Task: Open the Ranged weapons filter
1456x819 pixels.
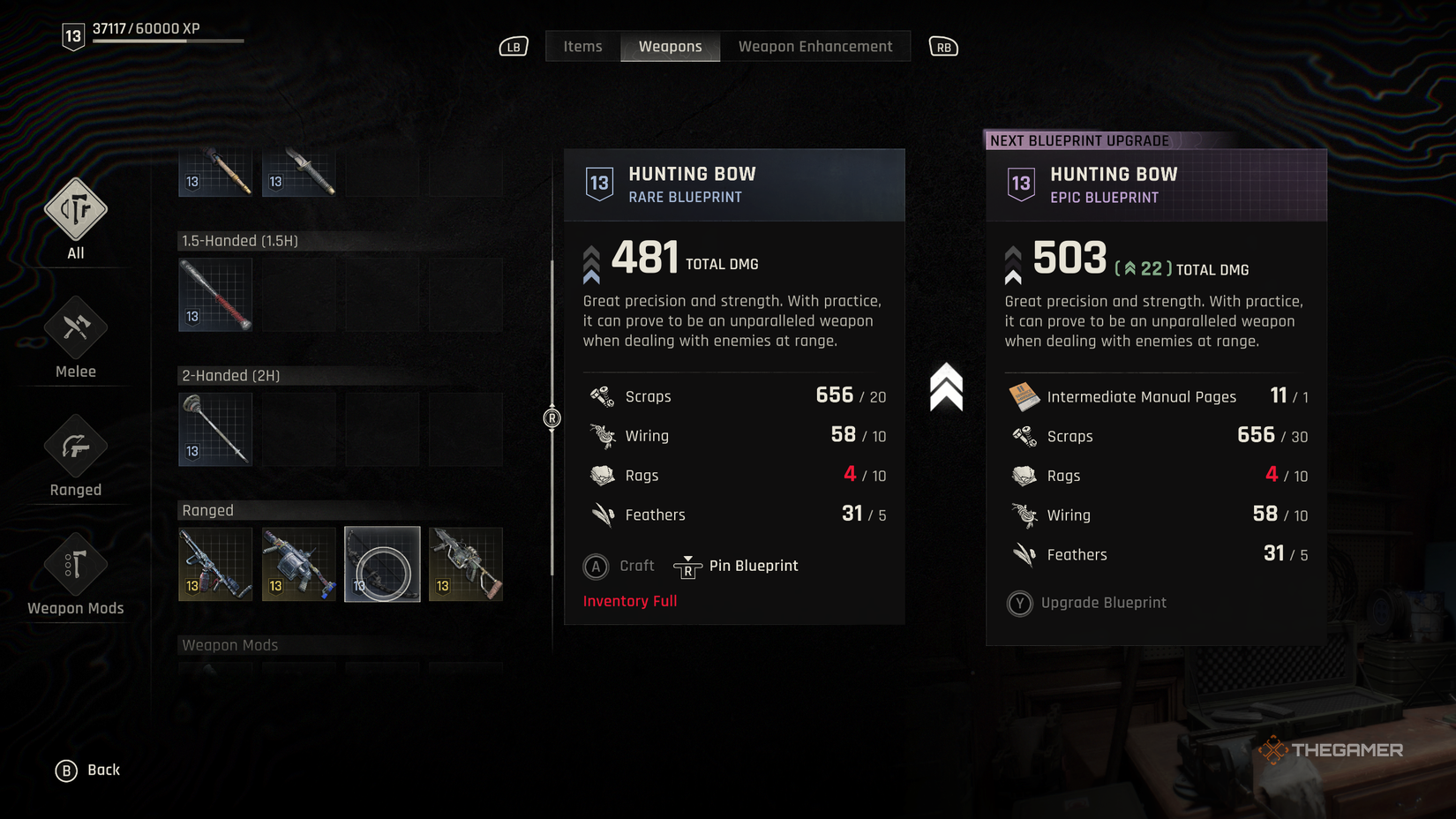Action: tap(74, 446)
